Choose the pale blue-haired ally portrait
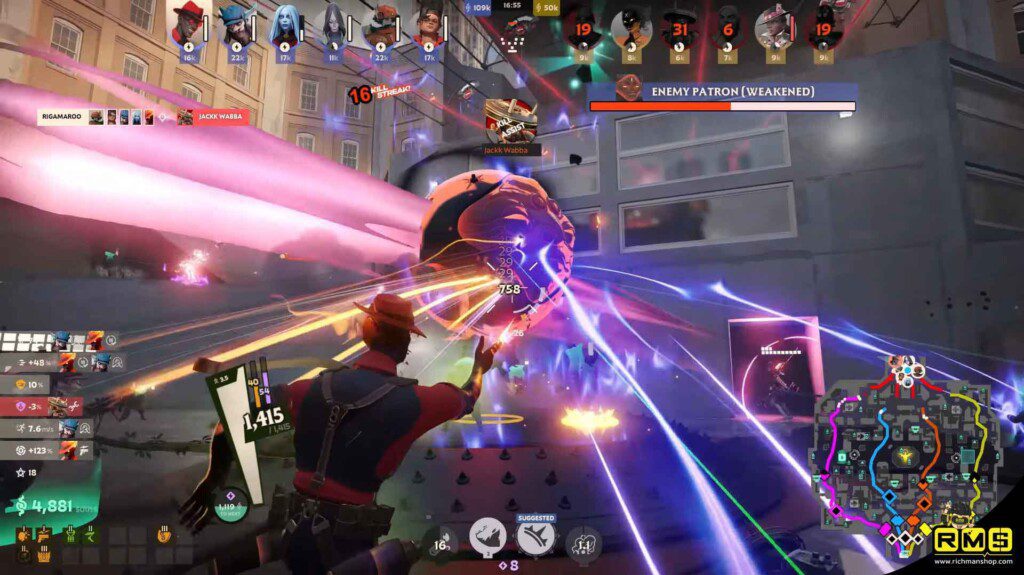The width and height of the screenshot is (1024, 575). [284, 25]
